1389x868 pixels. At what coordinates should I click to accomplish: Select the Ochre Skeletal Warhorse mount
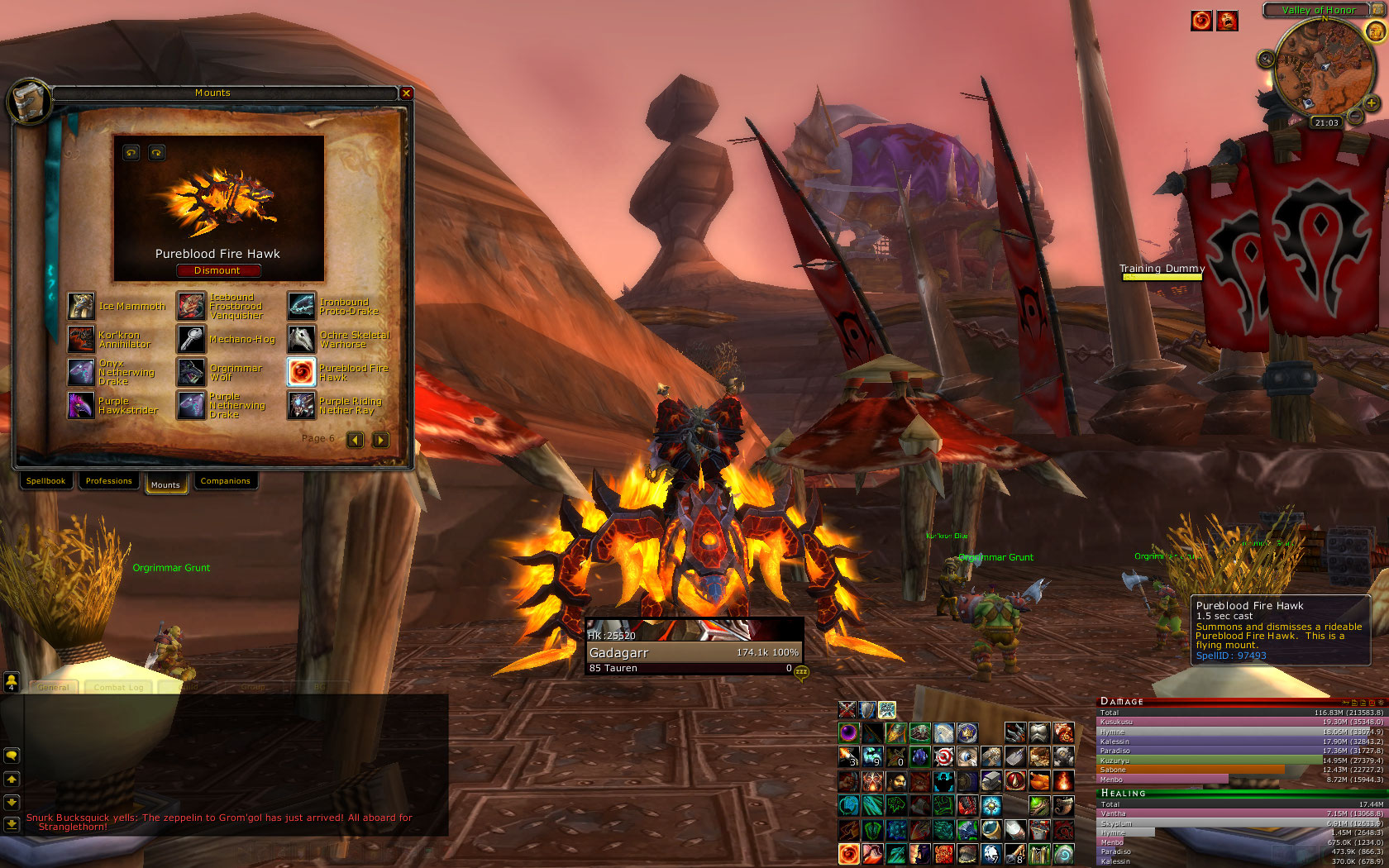pos(302,339)
